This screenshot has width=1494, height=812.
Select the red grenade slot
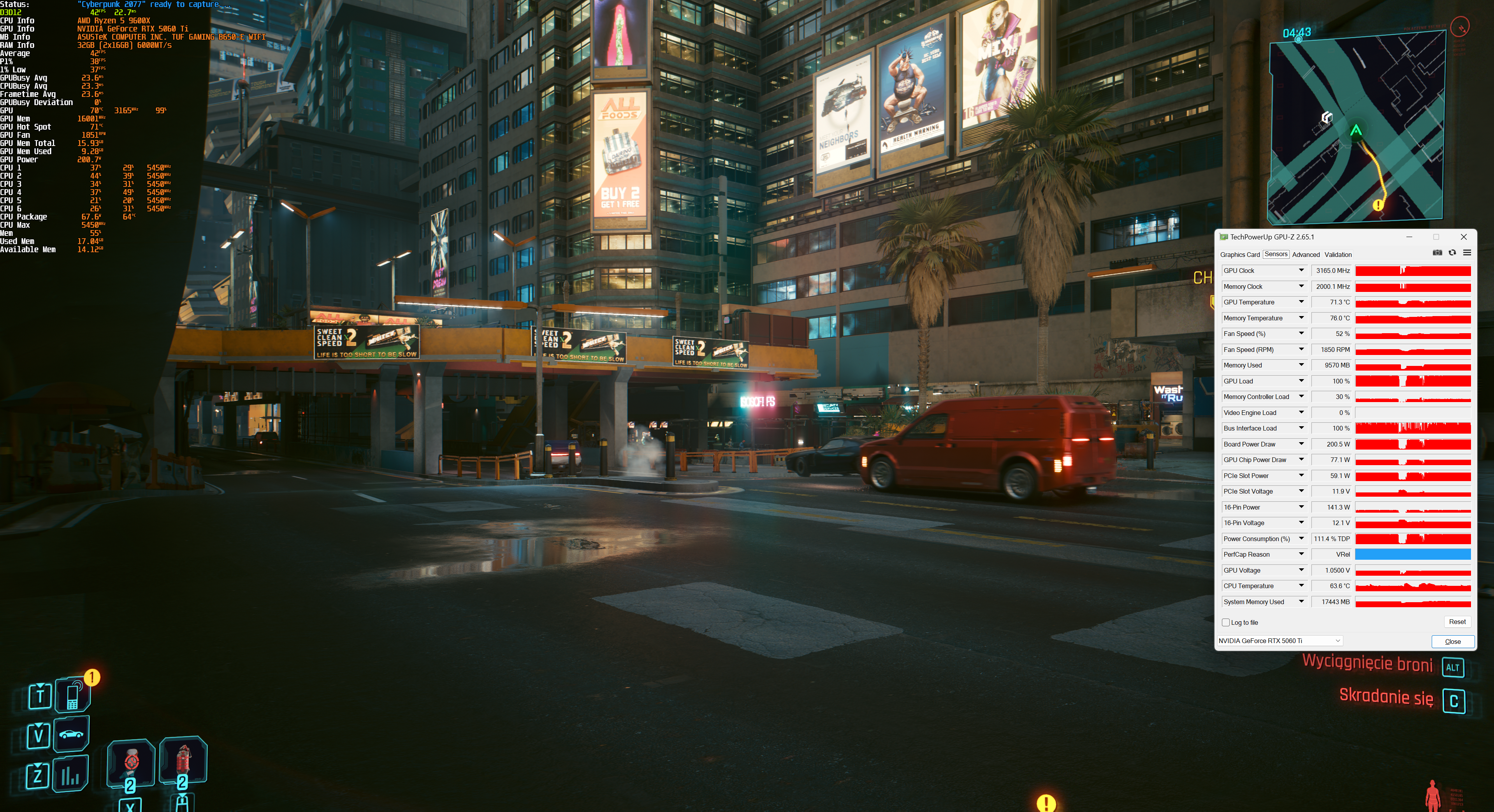coord(183,759)
